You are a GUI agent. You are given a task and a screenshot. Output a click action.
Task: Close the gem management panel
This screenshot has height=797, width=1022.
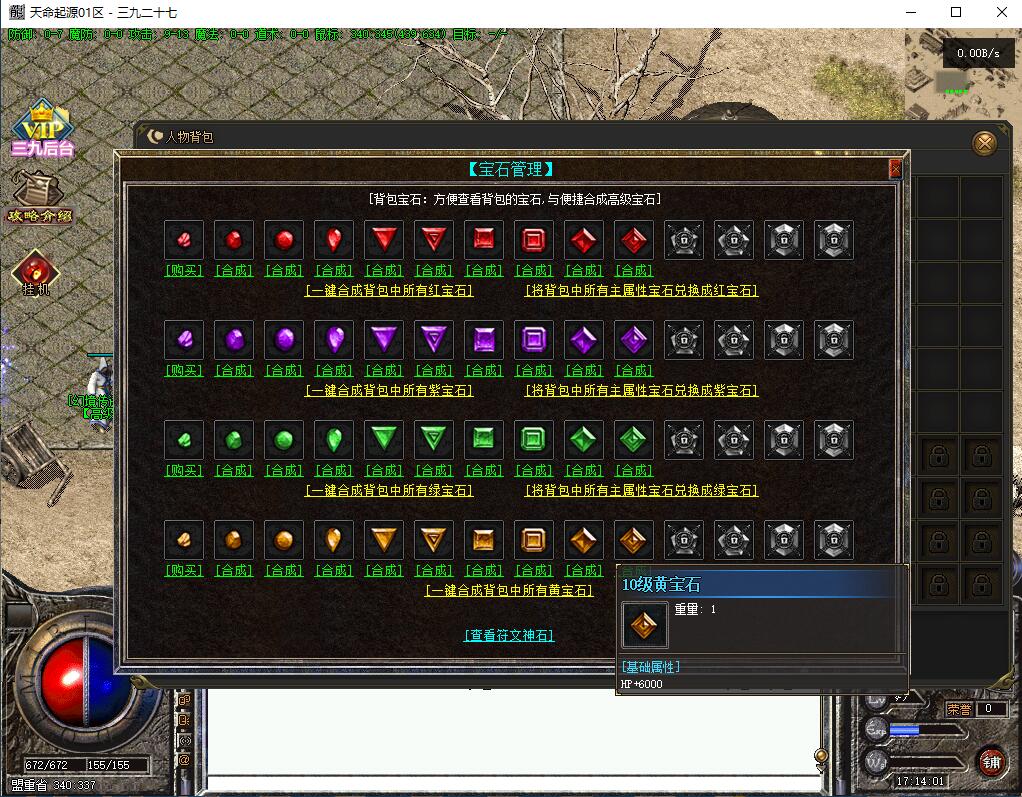point(895,169)
